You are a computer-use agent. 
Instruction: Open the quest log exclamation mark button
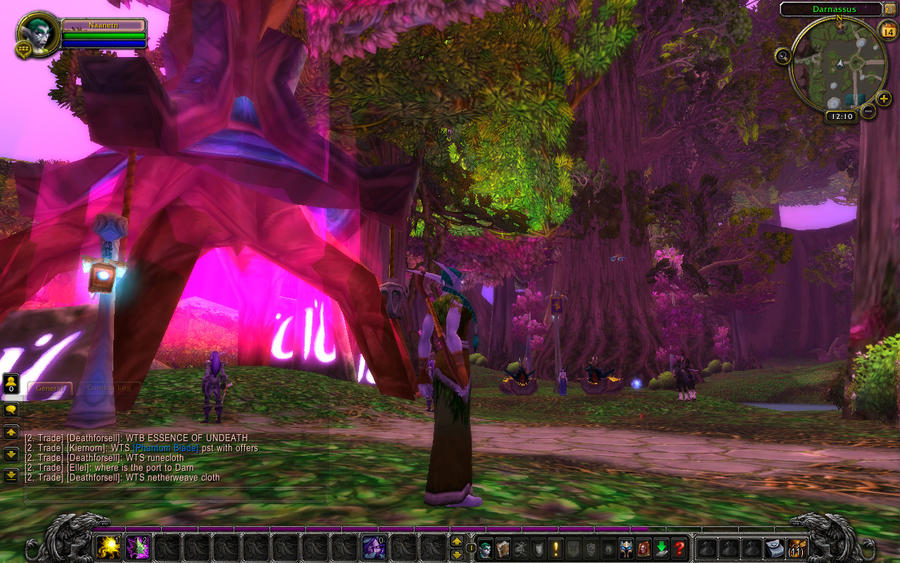tap(556, 548)
